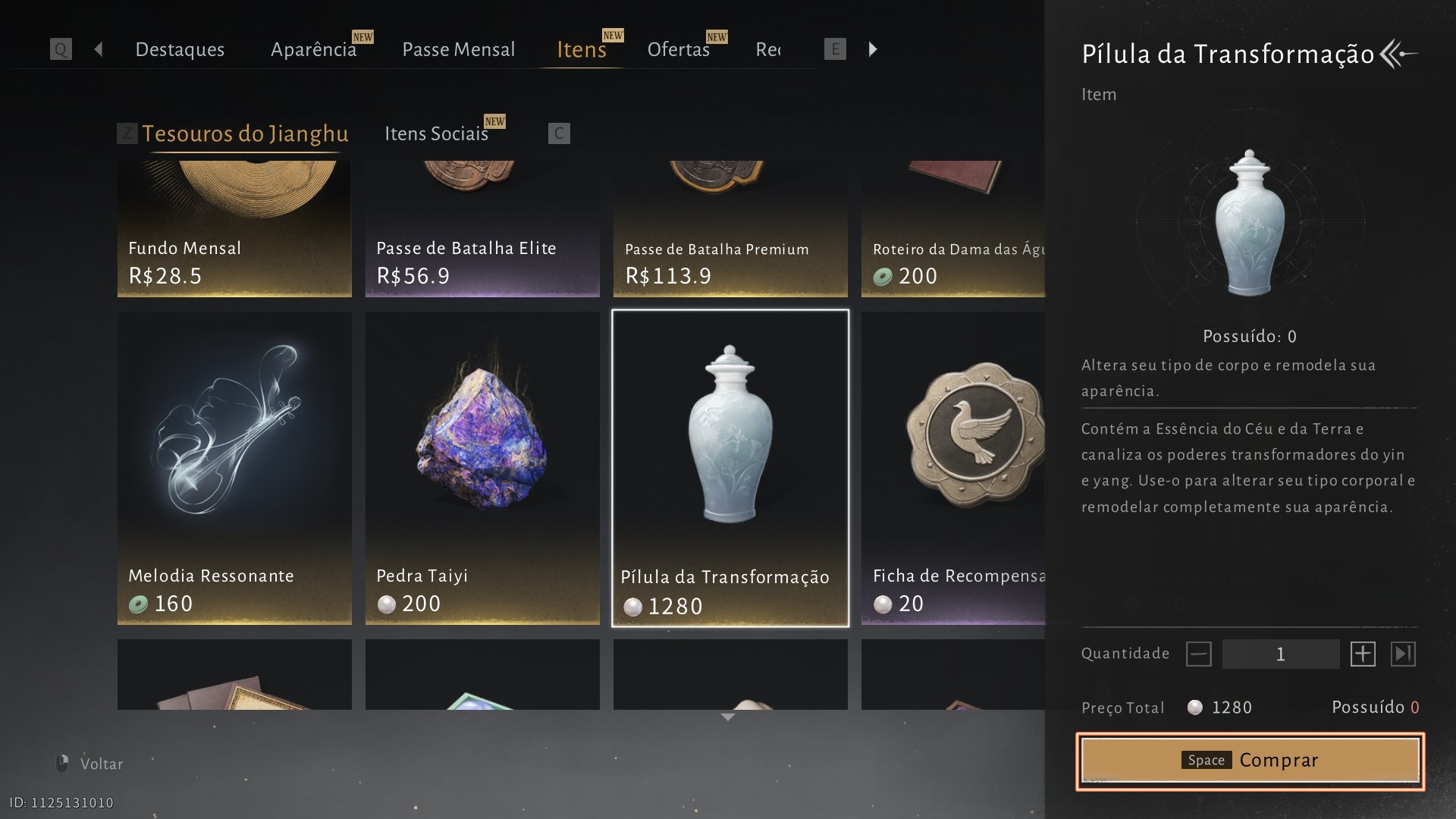Open the Aparência tab
This screenshot has width=1456, height=819.
point(313,49)
